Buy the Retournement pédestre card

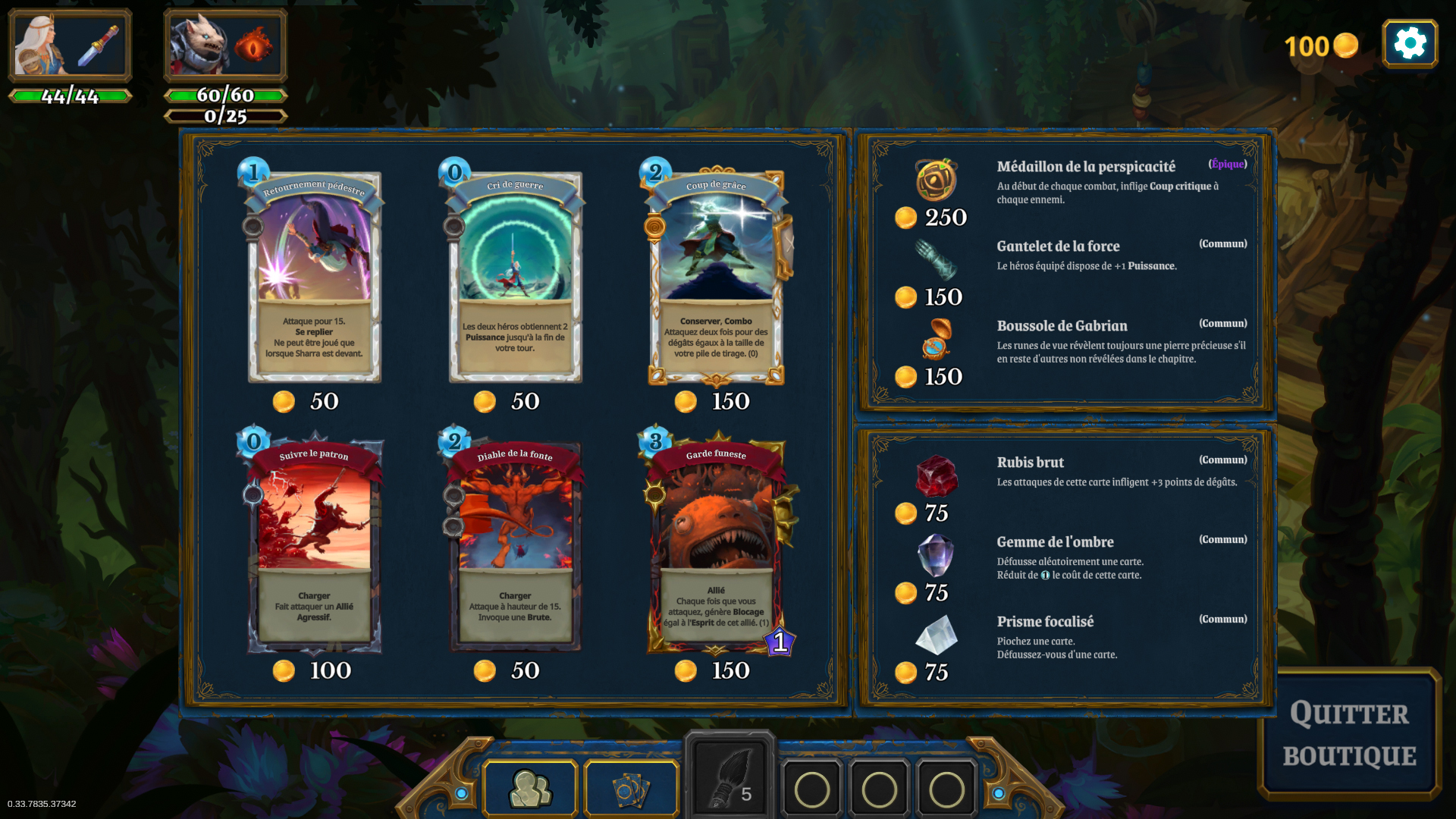315,277
